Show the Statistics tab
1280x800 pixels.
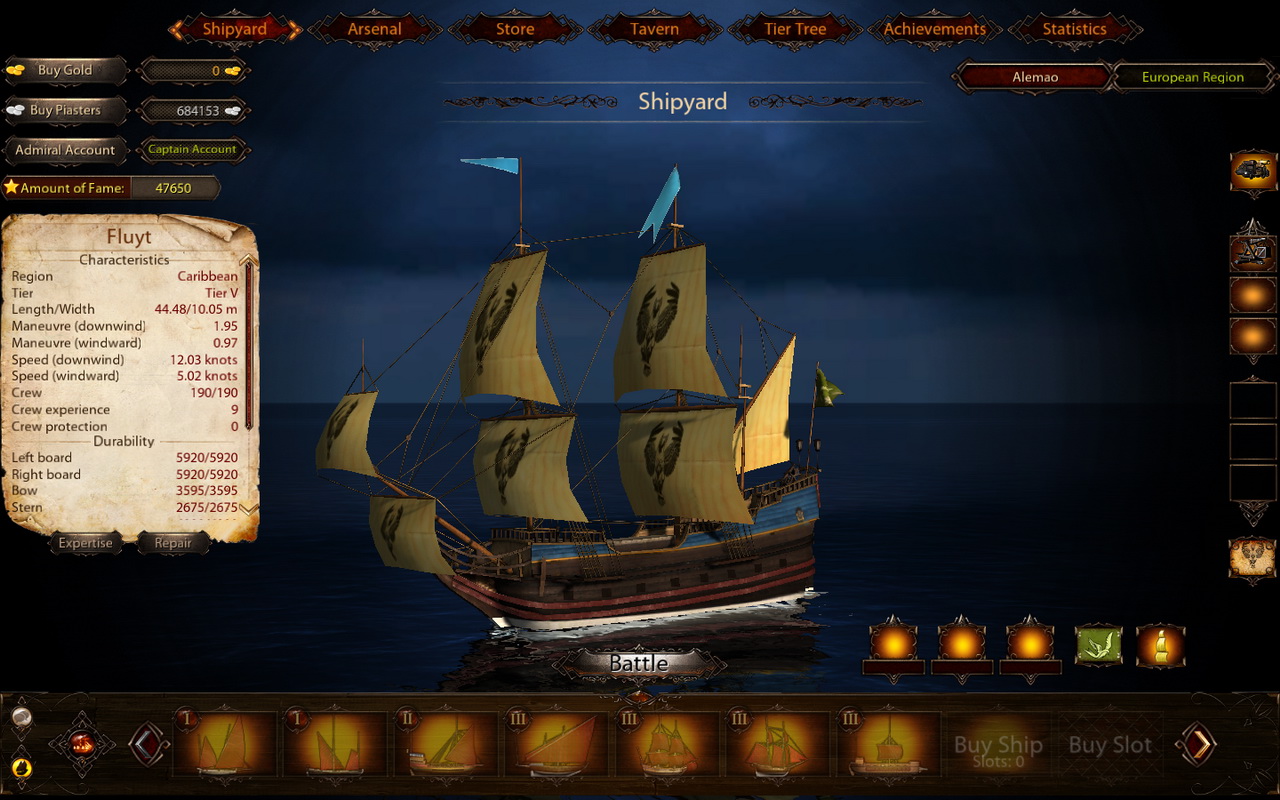coord(1075,29)
